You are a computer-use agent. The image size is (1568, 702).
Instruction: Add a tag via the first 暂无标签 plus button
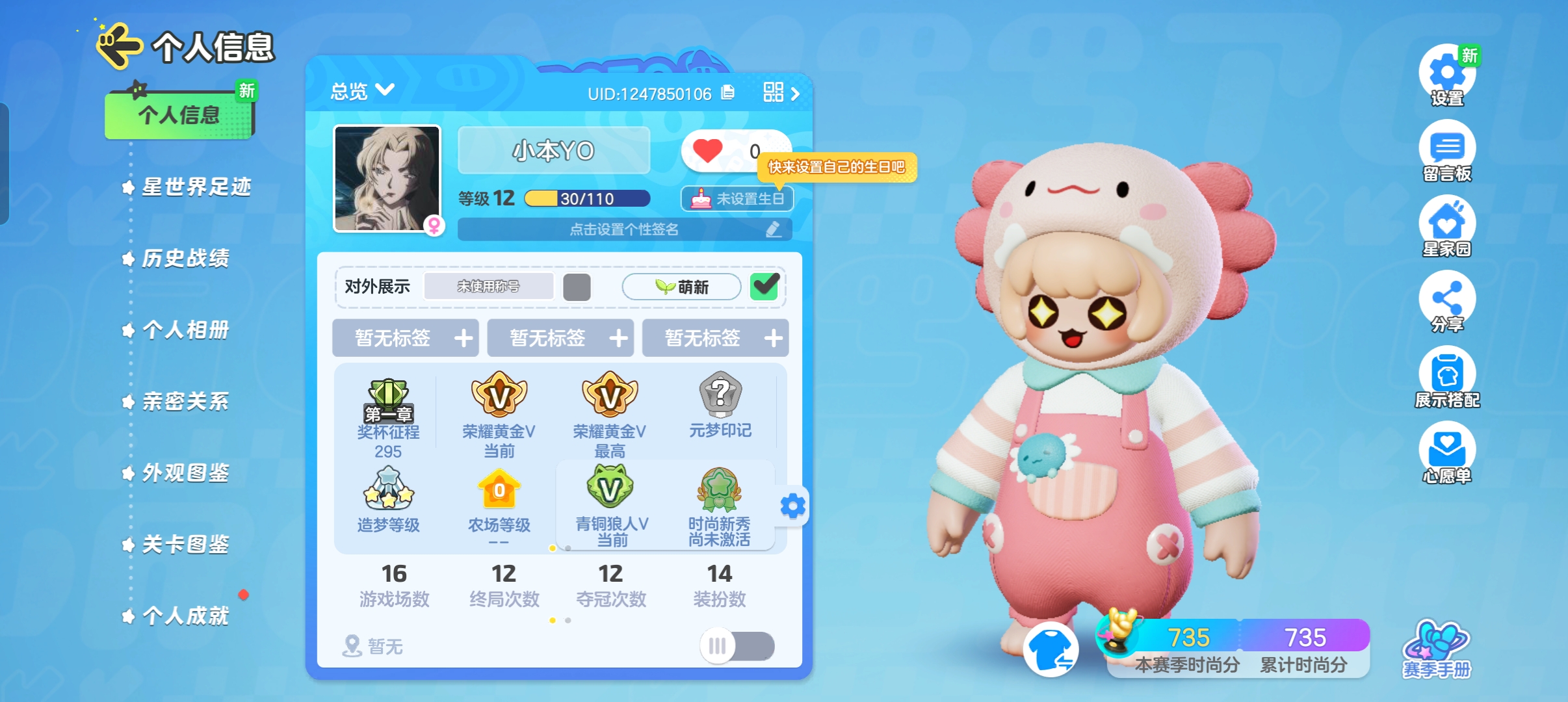pyautogui.click(x=463, y=338)
